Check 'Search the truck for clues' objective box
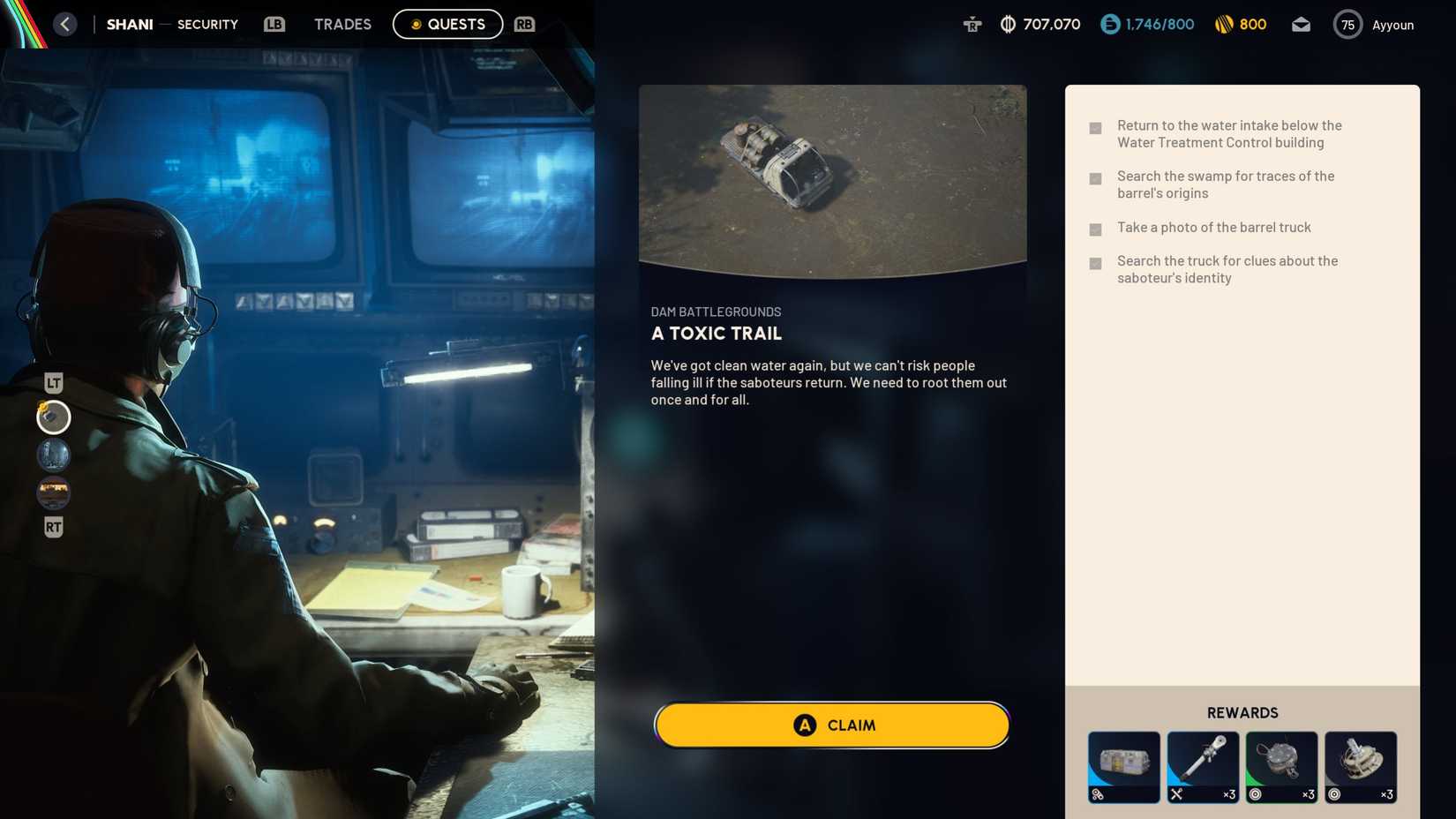 point(1095,261)
